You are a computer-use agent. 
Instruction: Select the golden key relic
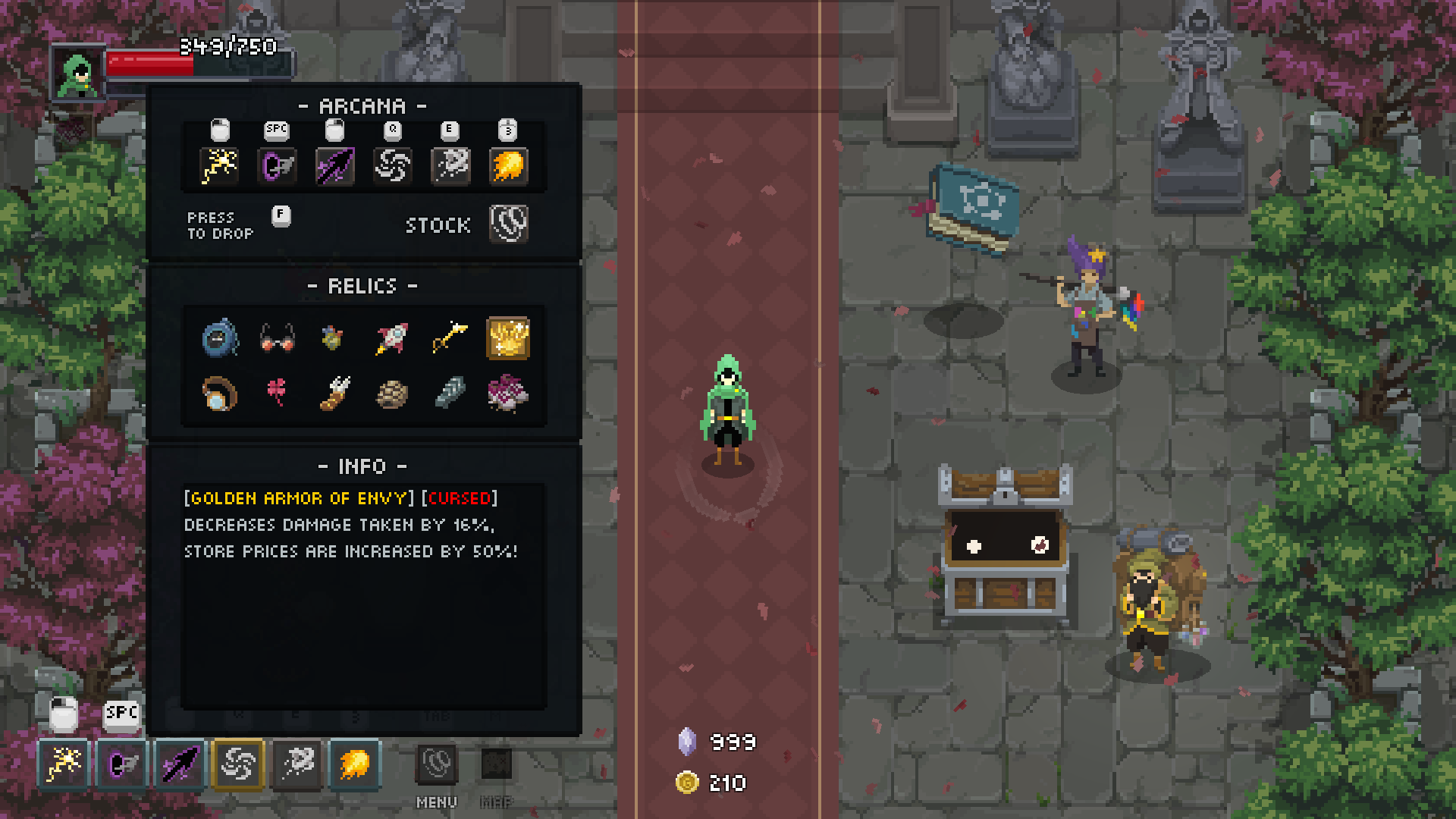450,338
